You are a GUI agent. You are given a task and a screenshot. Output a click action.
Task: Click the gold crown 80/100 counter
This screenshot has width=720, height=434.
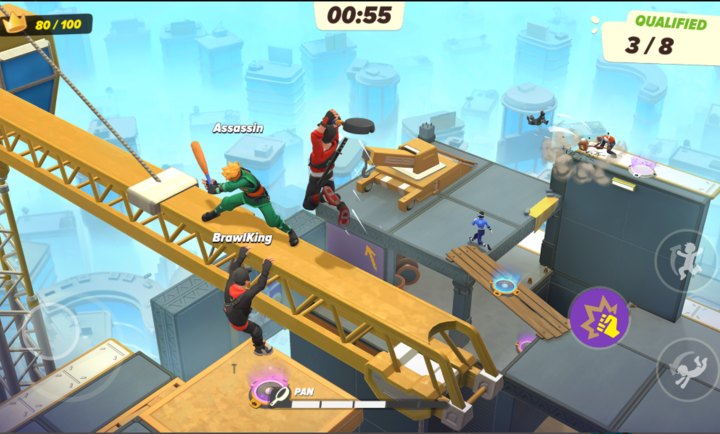tap(46, 22)
